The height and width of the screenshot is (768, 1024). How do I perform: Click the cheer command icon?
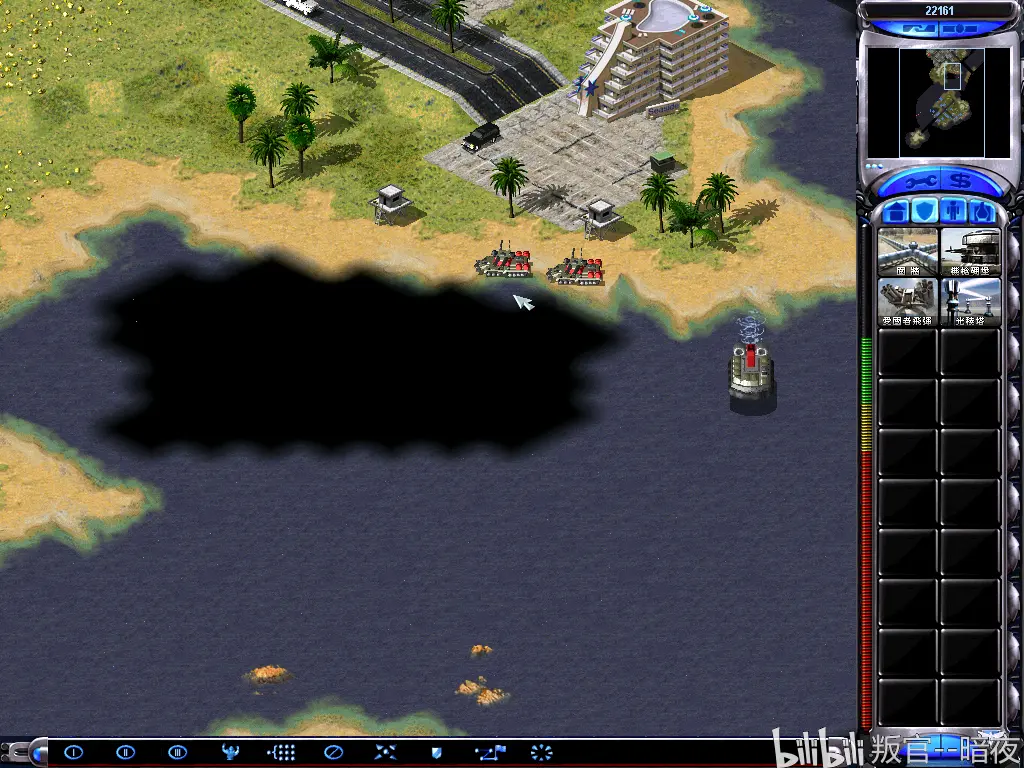(229, 752)
